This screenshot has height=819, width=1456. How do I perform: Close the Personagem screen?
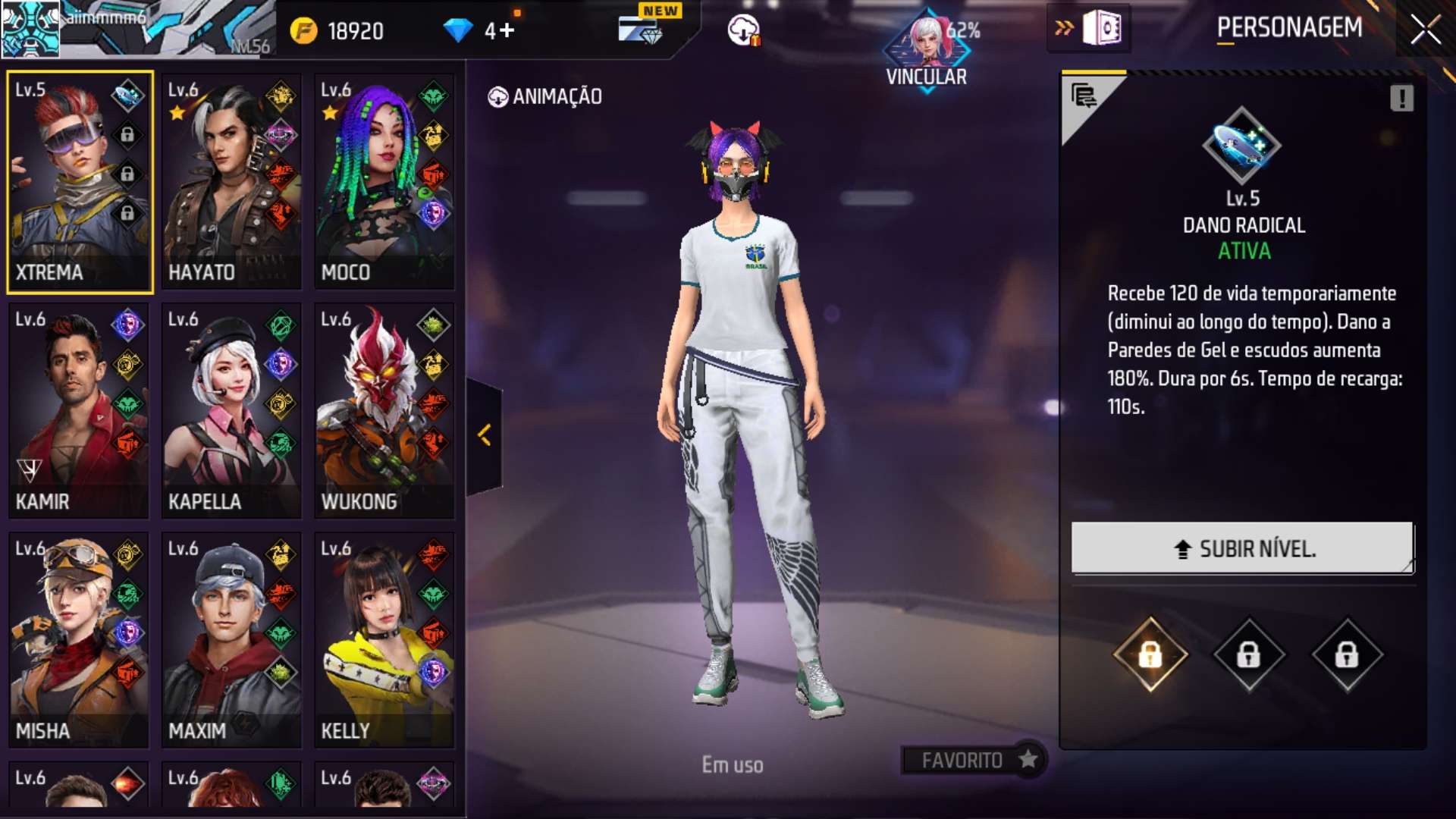point(1425,30)
